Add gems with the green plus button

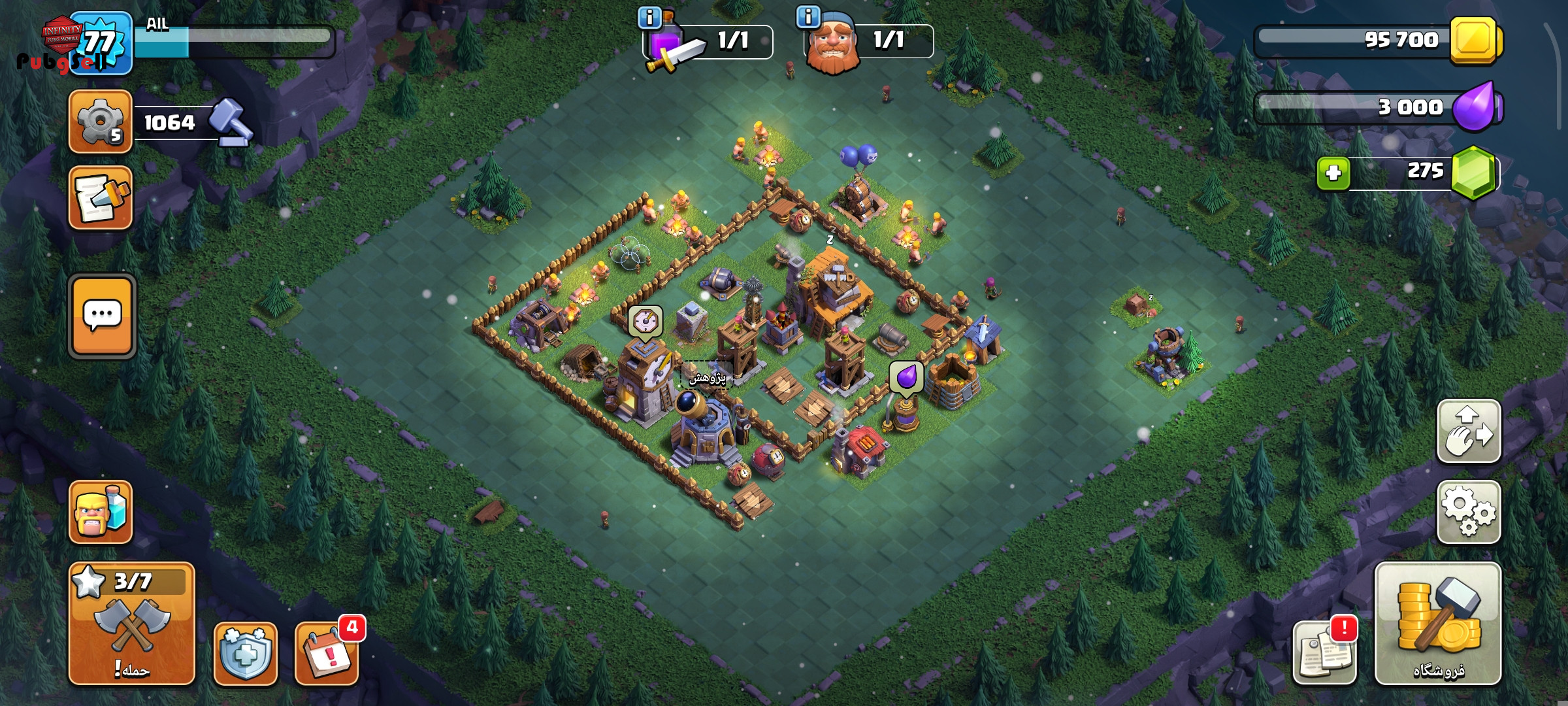pyautogui.click(x=1333, y=173)
